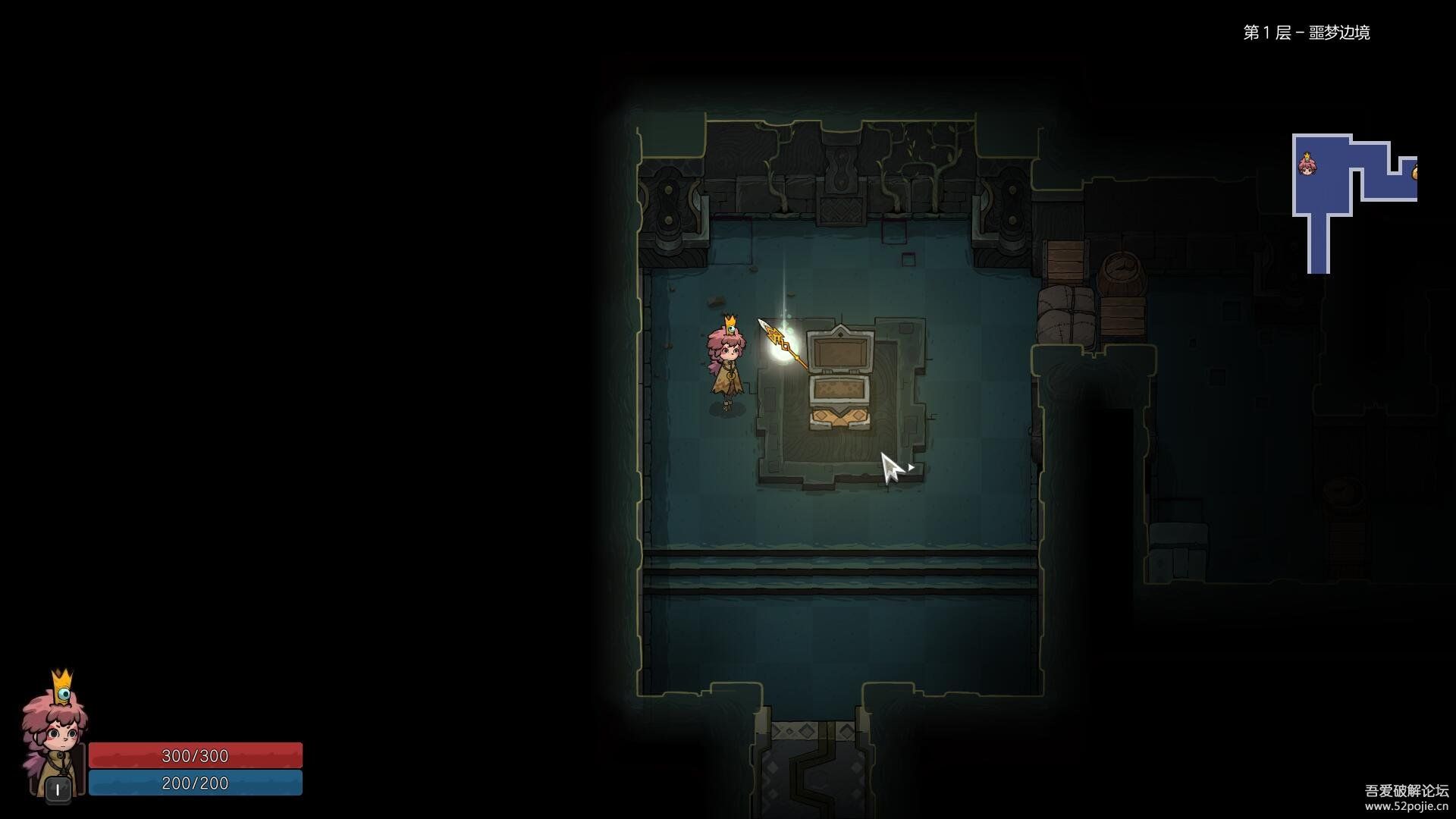
Task: Click the player head marker on the minimap
Action: click(x=1307, y=163)
